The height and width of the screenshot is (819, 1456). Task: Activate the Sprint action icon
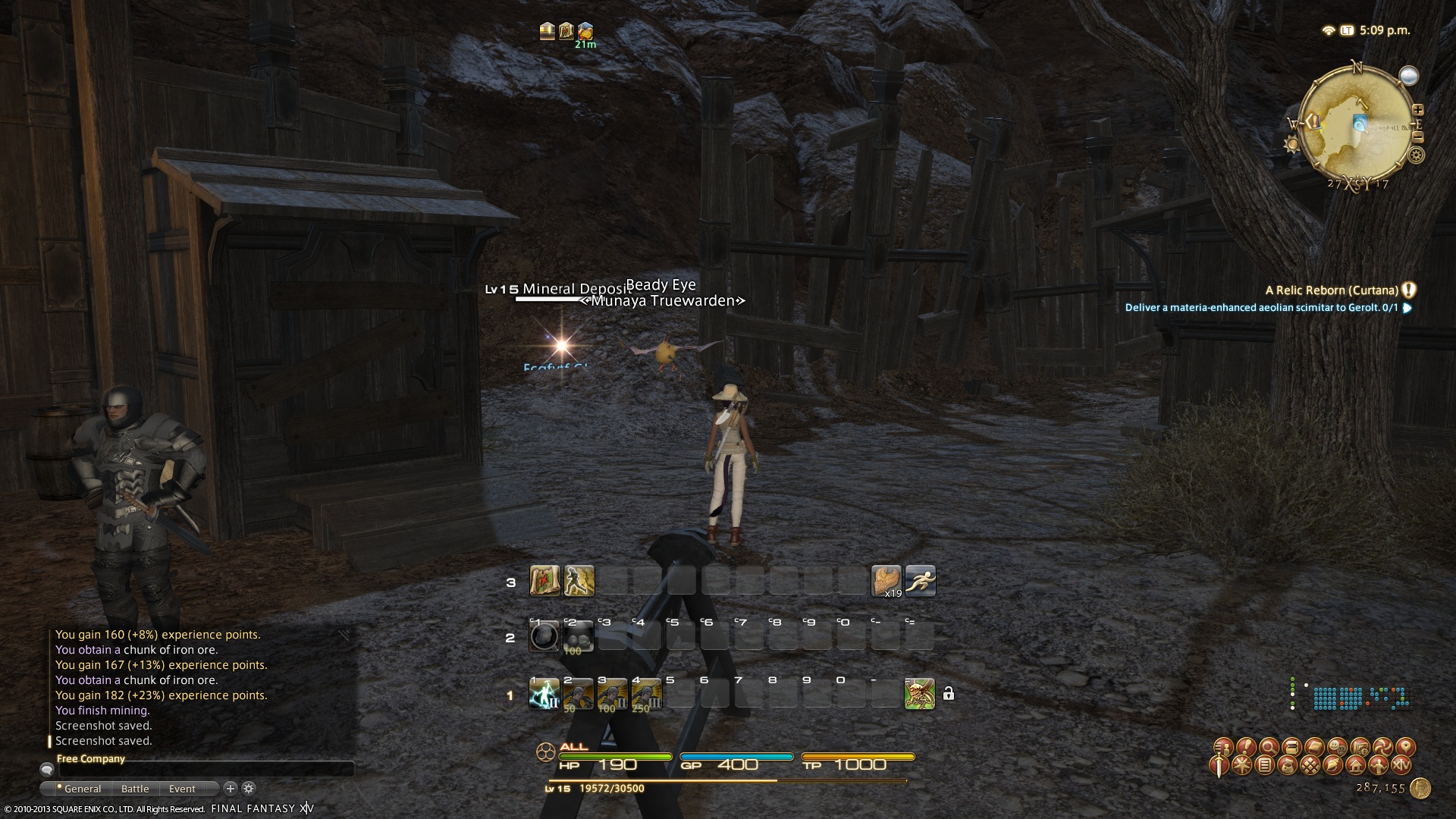920,581
